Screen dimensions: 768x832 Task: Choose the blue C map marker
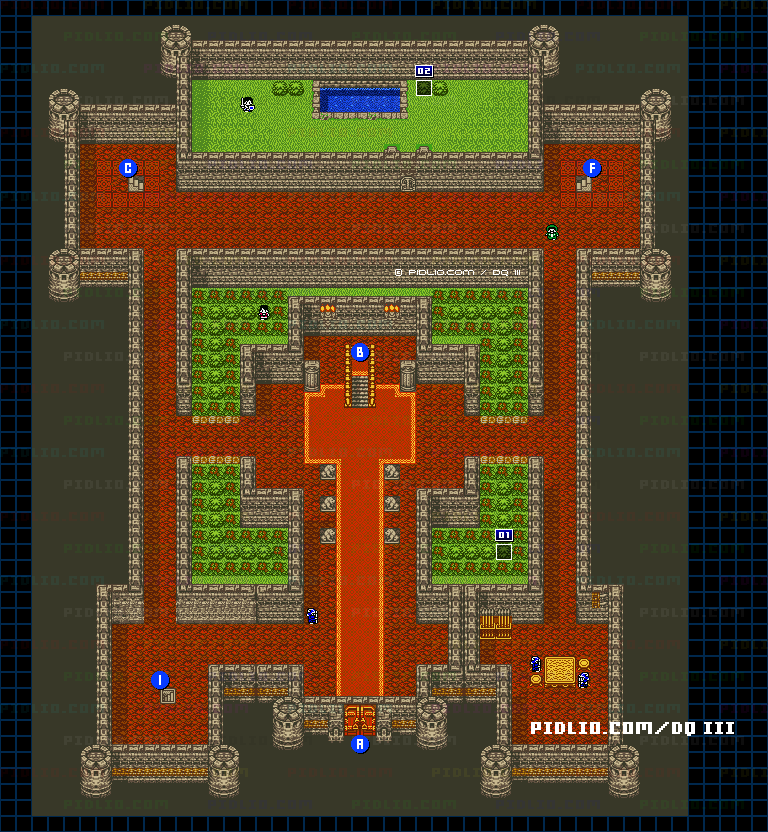pyautogui.click(x=128, y=168)
